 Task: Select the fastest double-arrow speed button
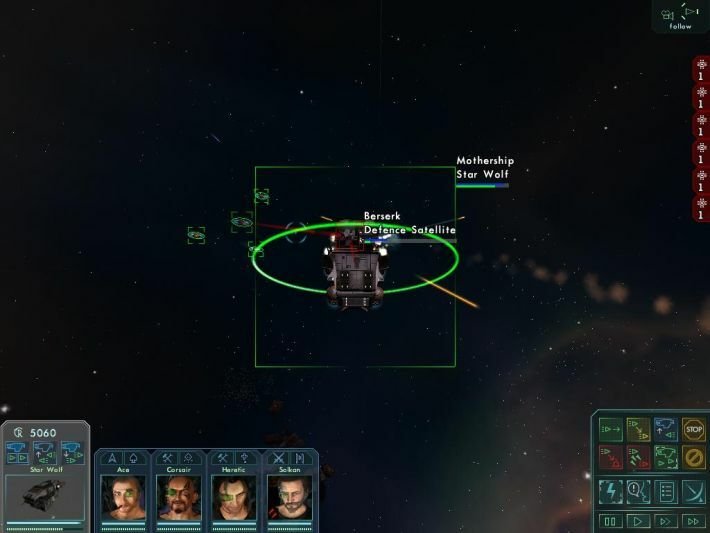(692, 521)
